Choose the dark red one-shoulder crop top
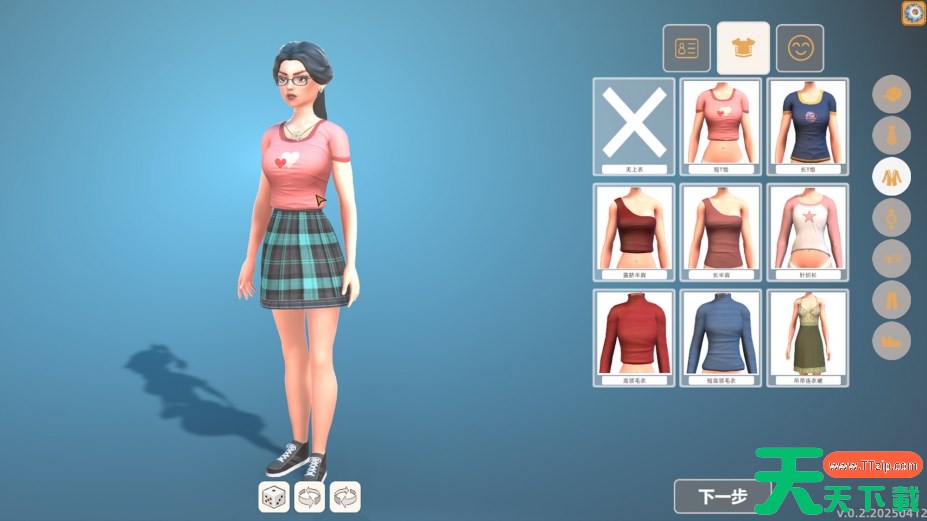This screenshot has height=521, width=927. (634, 231)
